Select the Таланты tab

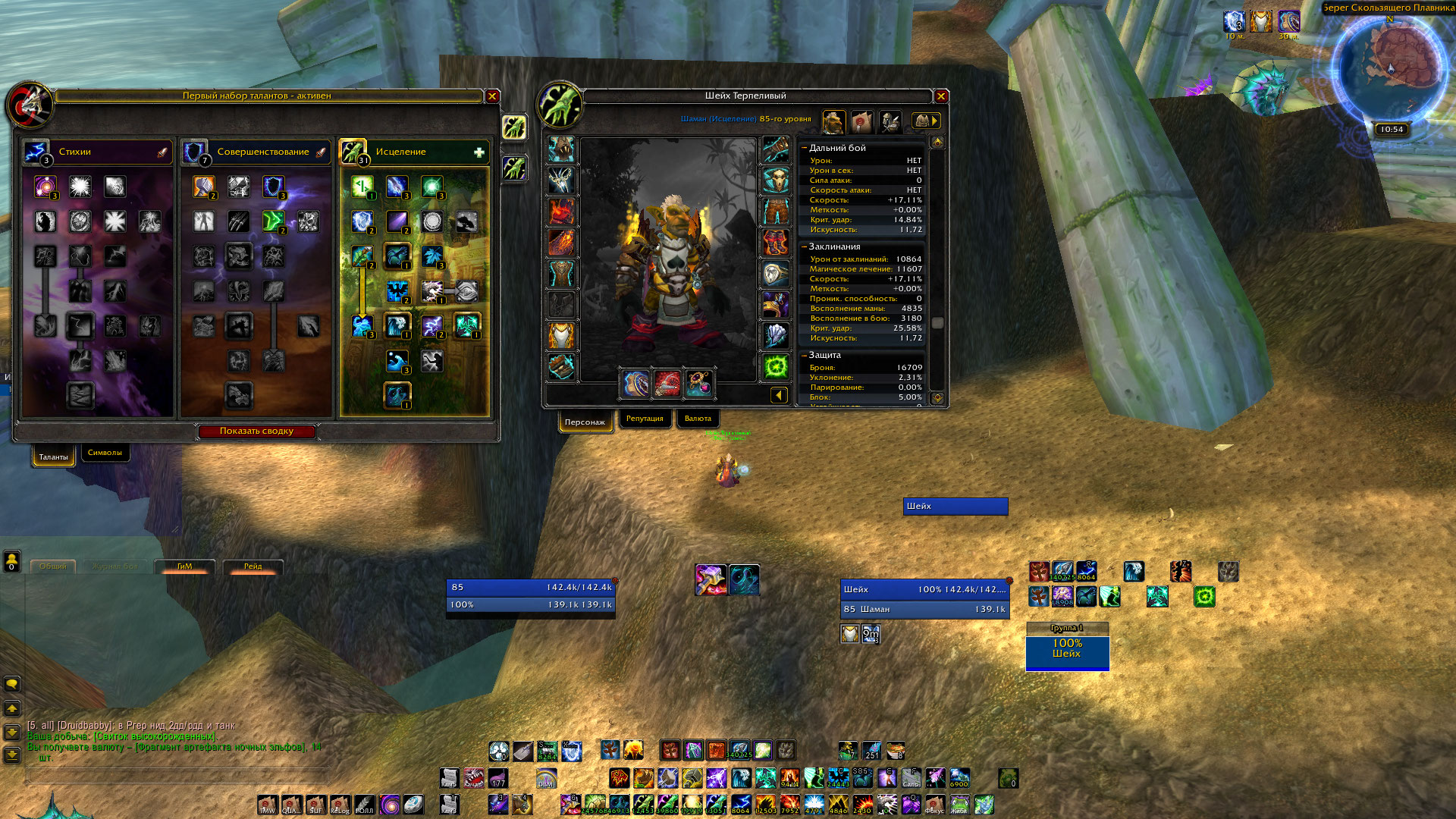(53, 457)
